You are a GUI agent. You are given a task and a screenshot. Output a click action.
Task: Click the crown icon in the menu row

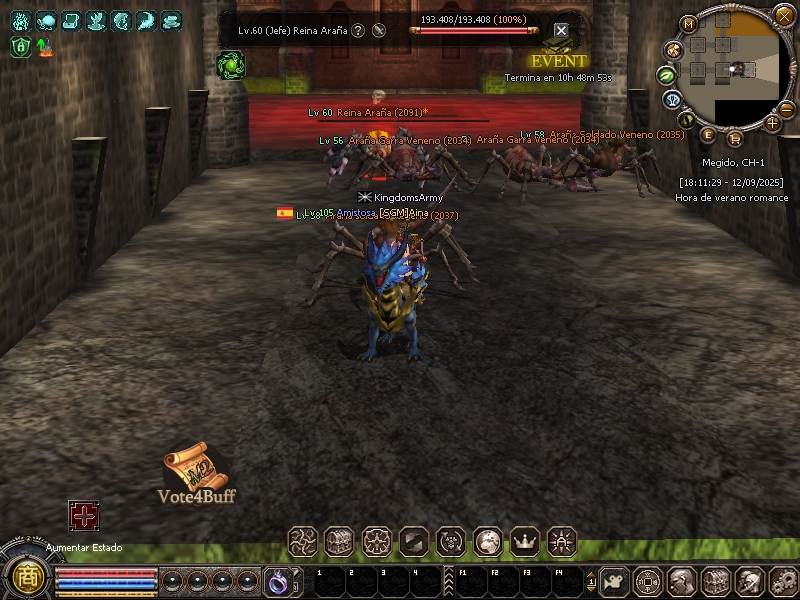point(525,541)
